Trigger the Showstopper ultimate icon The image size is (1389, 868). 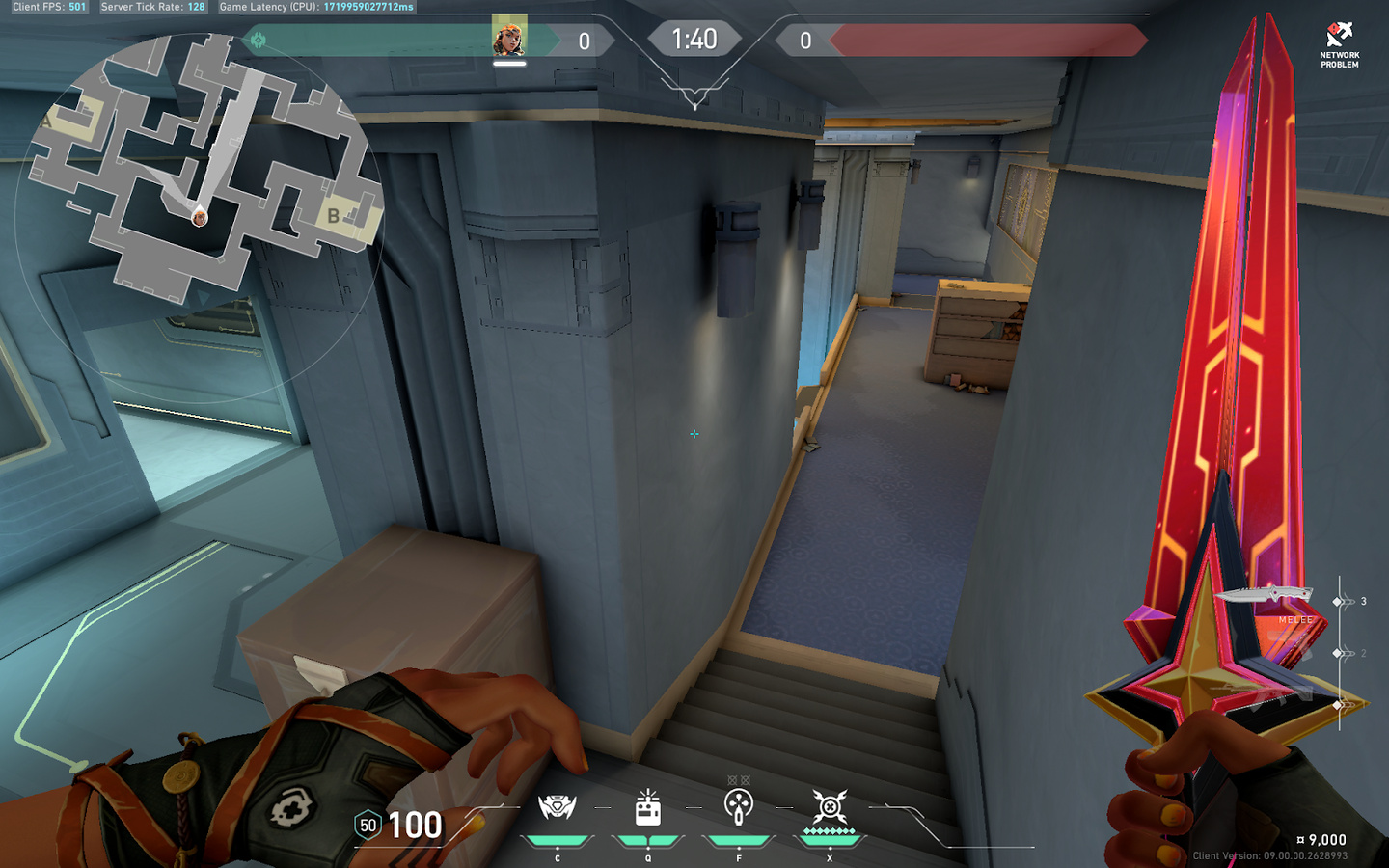pyautogui.click(x=830, y=808)
